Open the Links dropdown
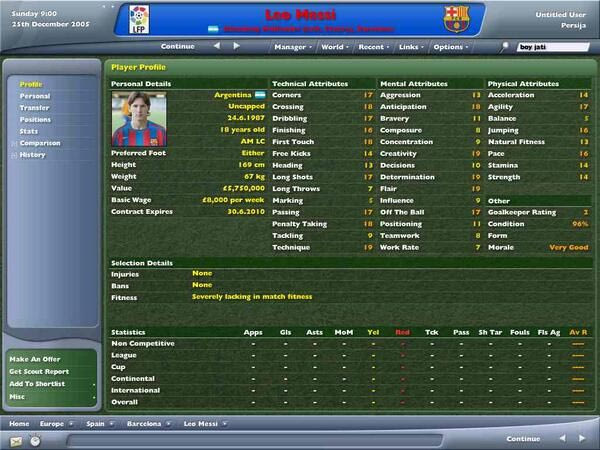Image resolution: width=600 pixels, height=450 pixels. point(410,46)
